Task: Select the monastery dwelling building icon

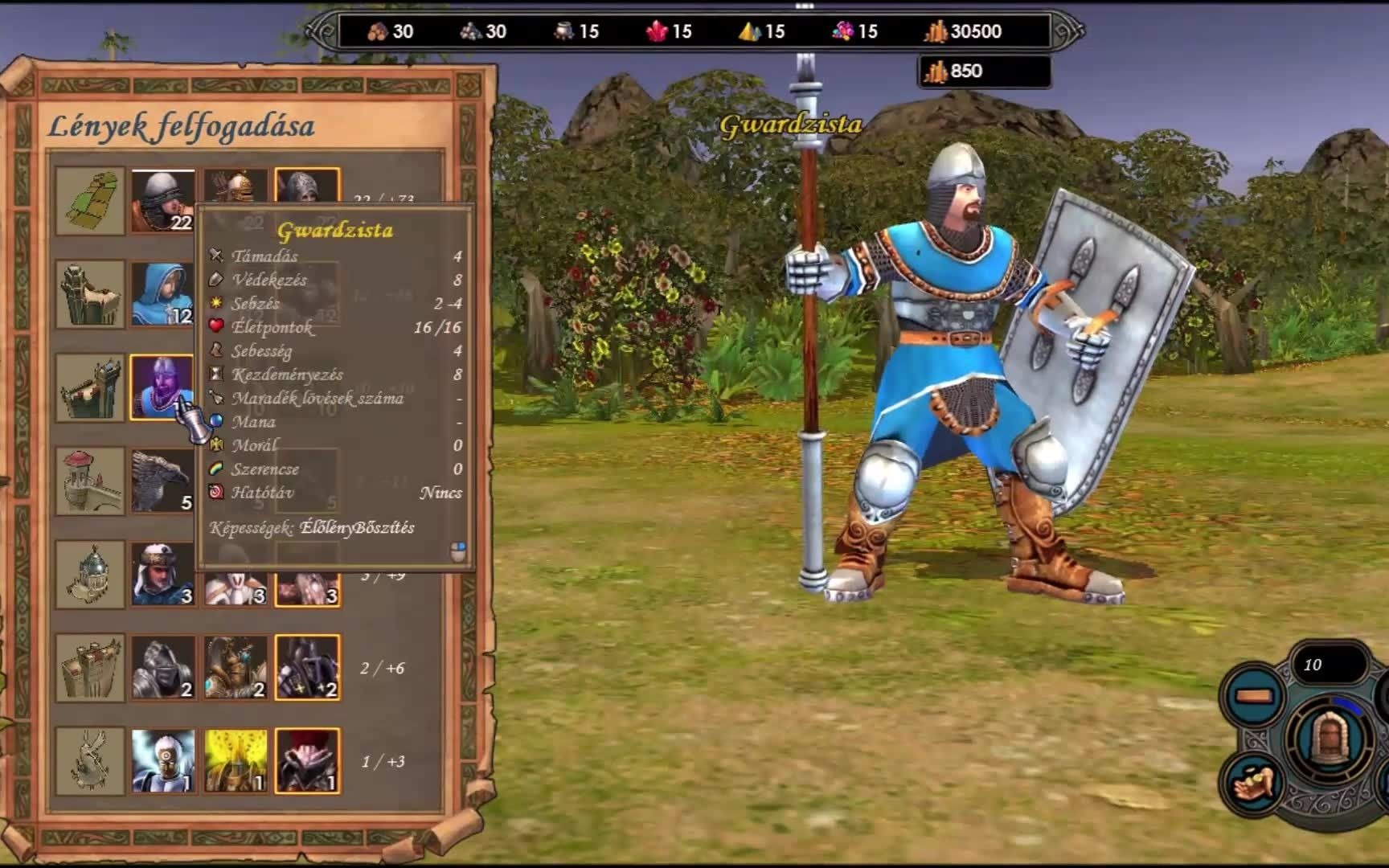Action: point(90,574)
